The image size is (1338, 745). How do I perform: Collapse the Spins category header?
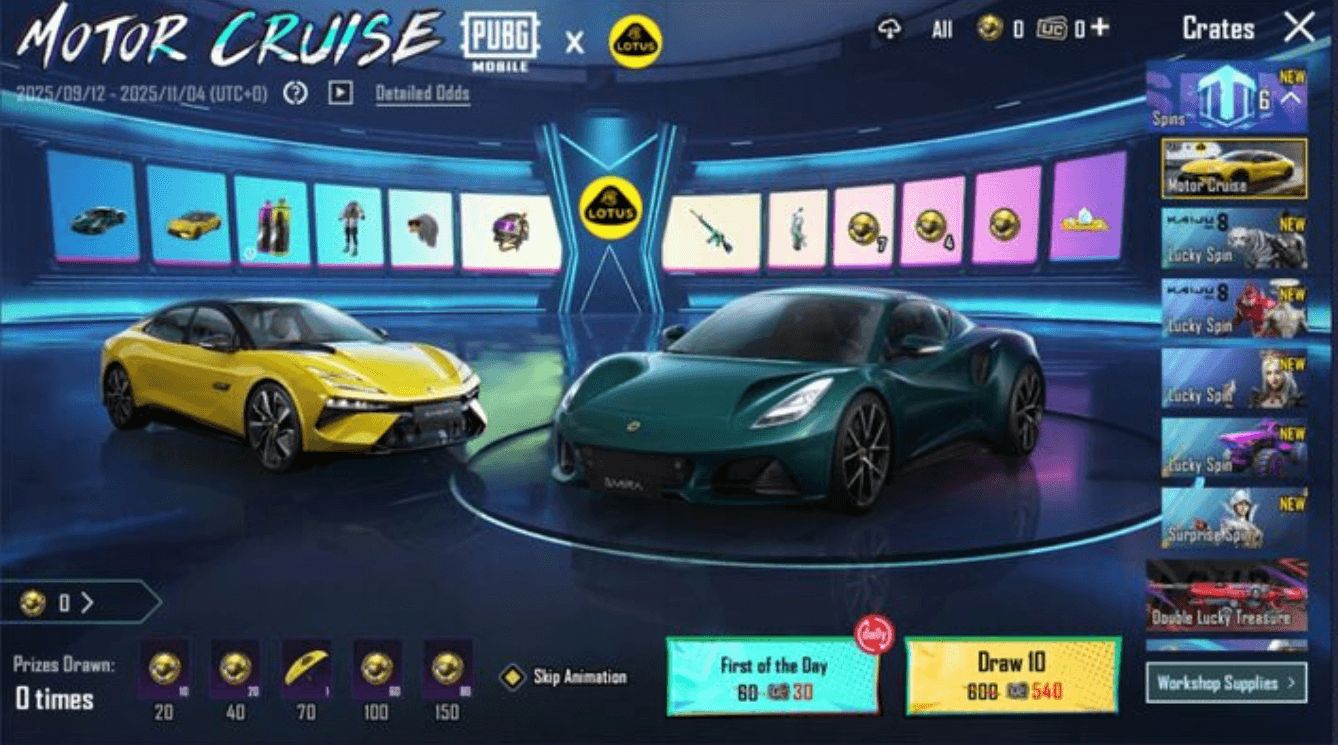pyautogui.click(x=1290, y=99)
